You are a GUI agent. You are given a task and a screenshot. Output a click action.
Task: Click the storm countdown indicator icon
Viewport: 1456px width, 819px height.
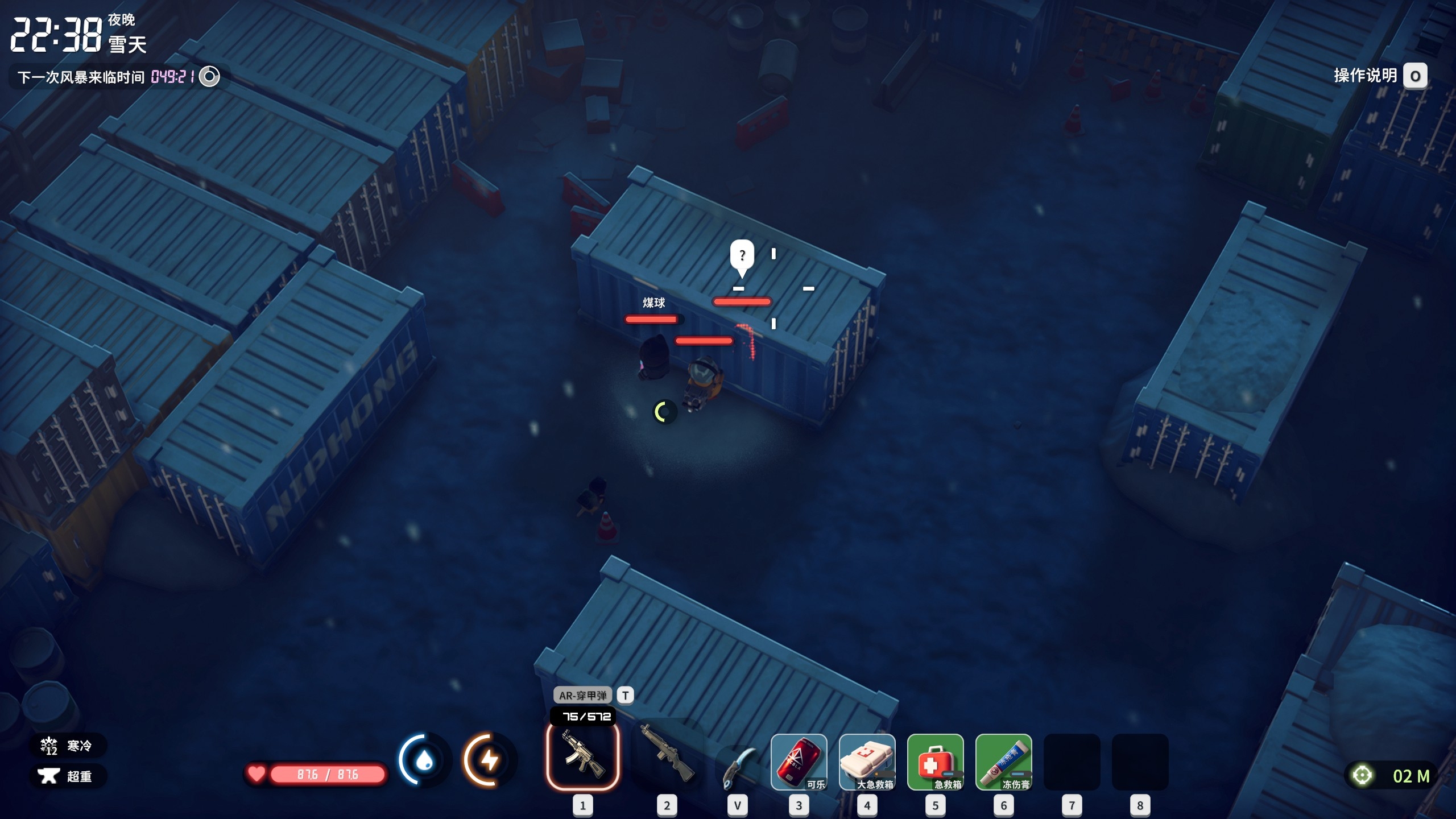[x=209, y=76]
